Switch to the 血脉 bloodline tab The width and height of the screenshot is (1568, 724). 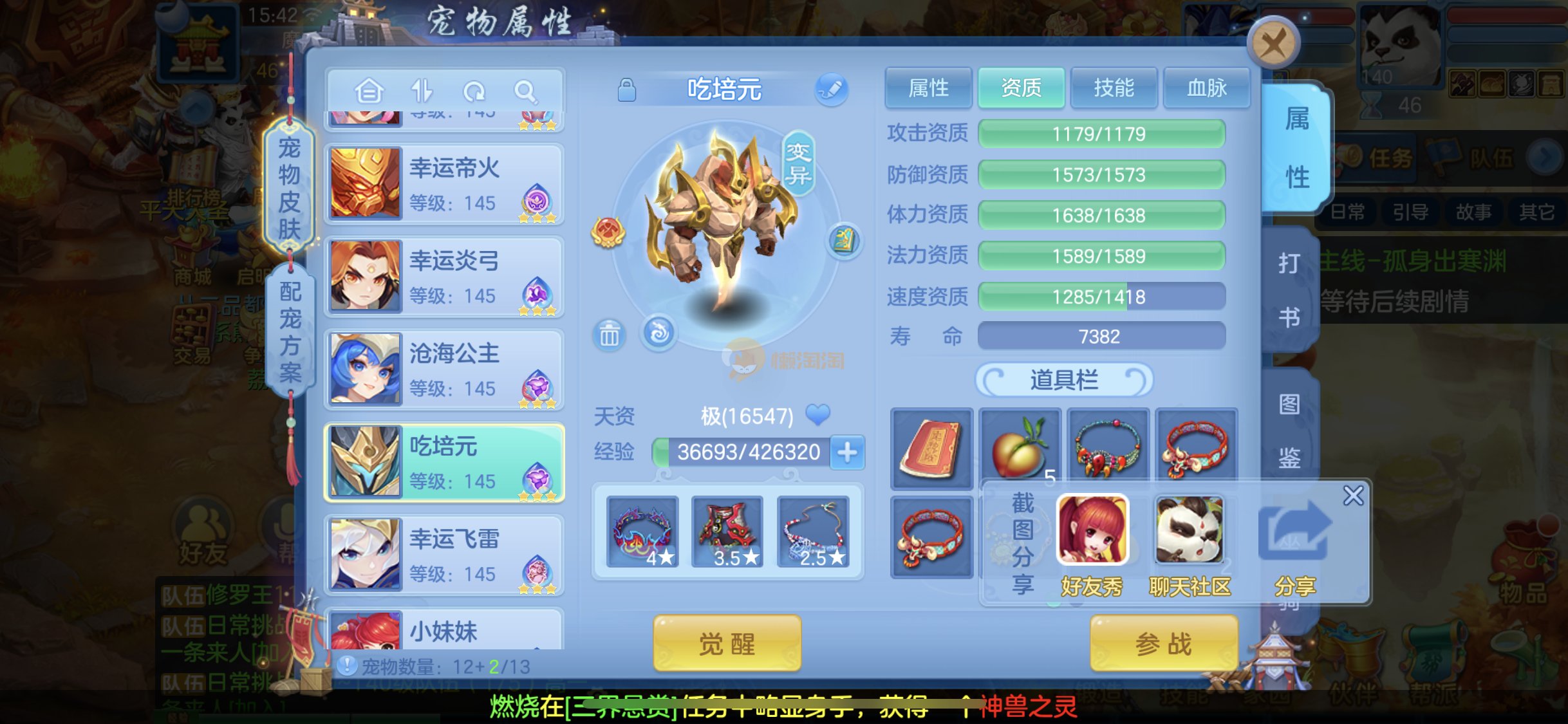[x=1206, y=88]
